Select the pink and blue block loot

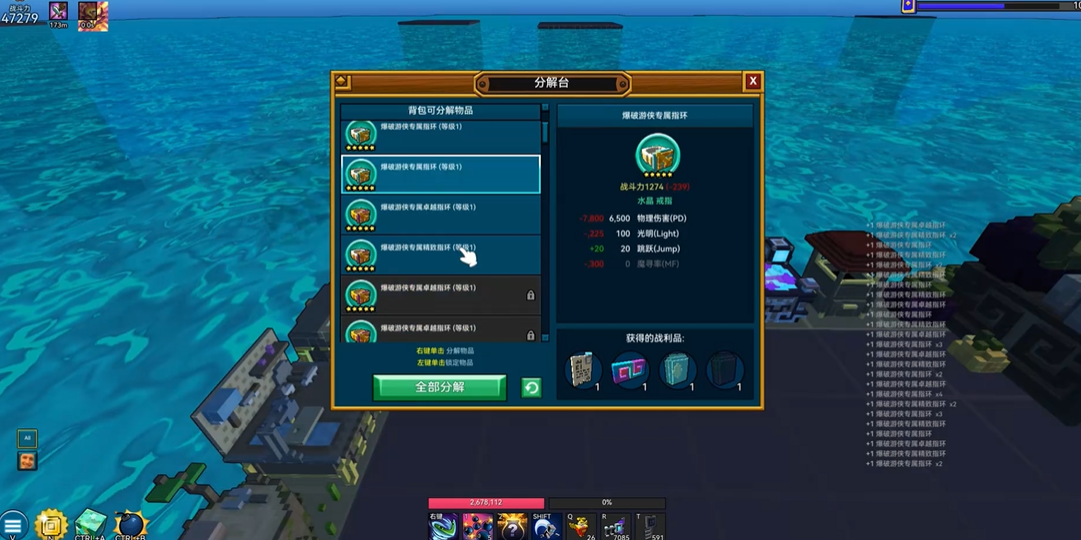pyautogui.click(x=629, y=371)
